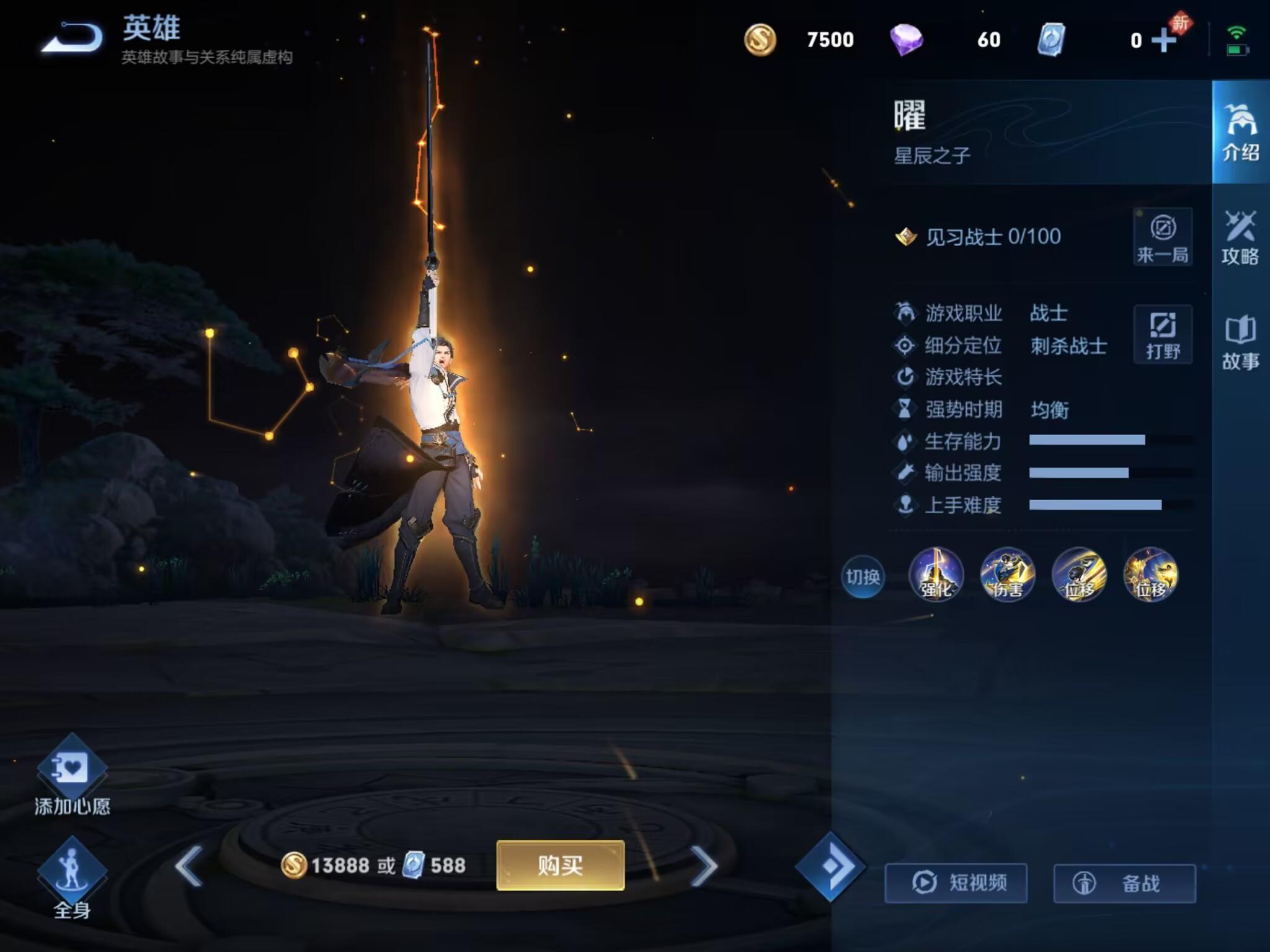The image size is (1270, 952).
Task: View the 伤害 skill icon
Action: pyautogui.click(x=1007, y=575)
